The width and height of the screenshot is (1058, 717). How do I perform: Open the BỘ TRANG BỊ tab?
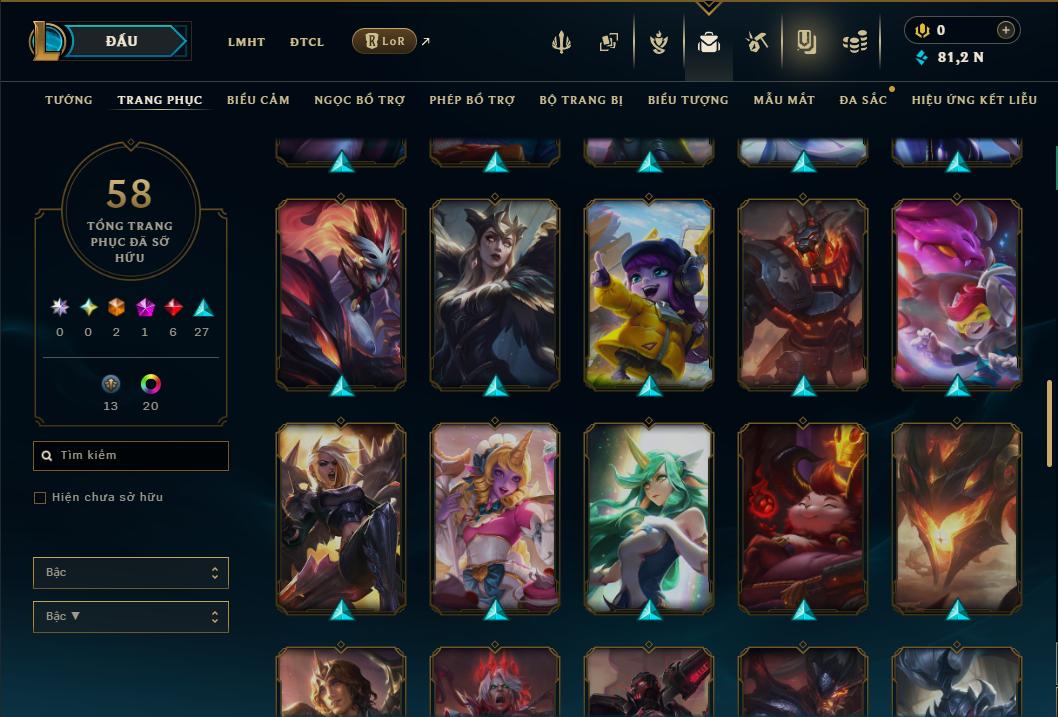581,100
